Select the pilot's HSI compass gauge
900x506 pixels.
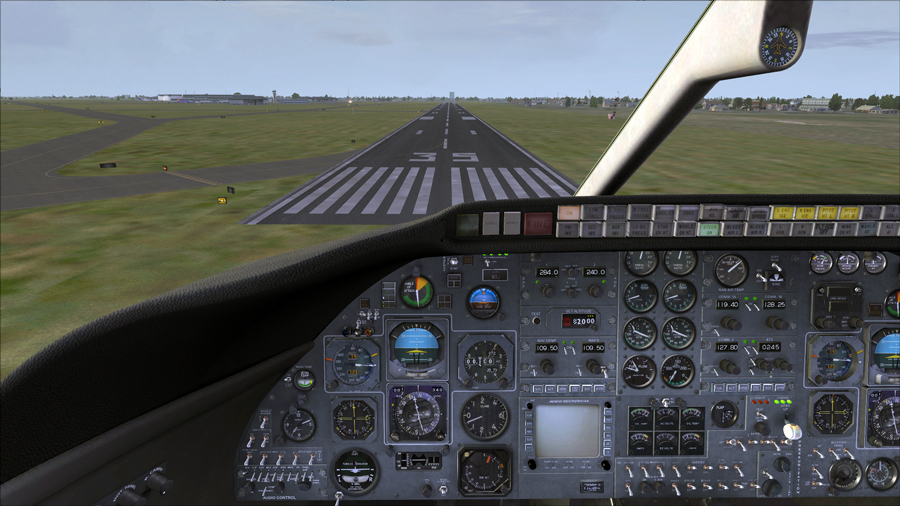point(416,411)
